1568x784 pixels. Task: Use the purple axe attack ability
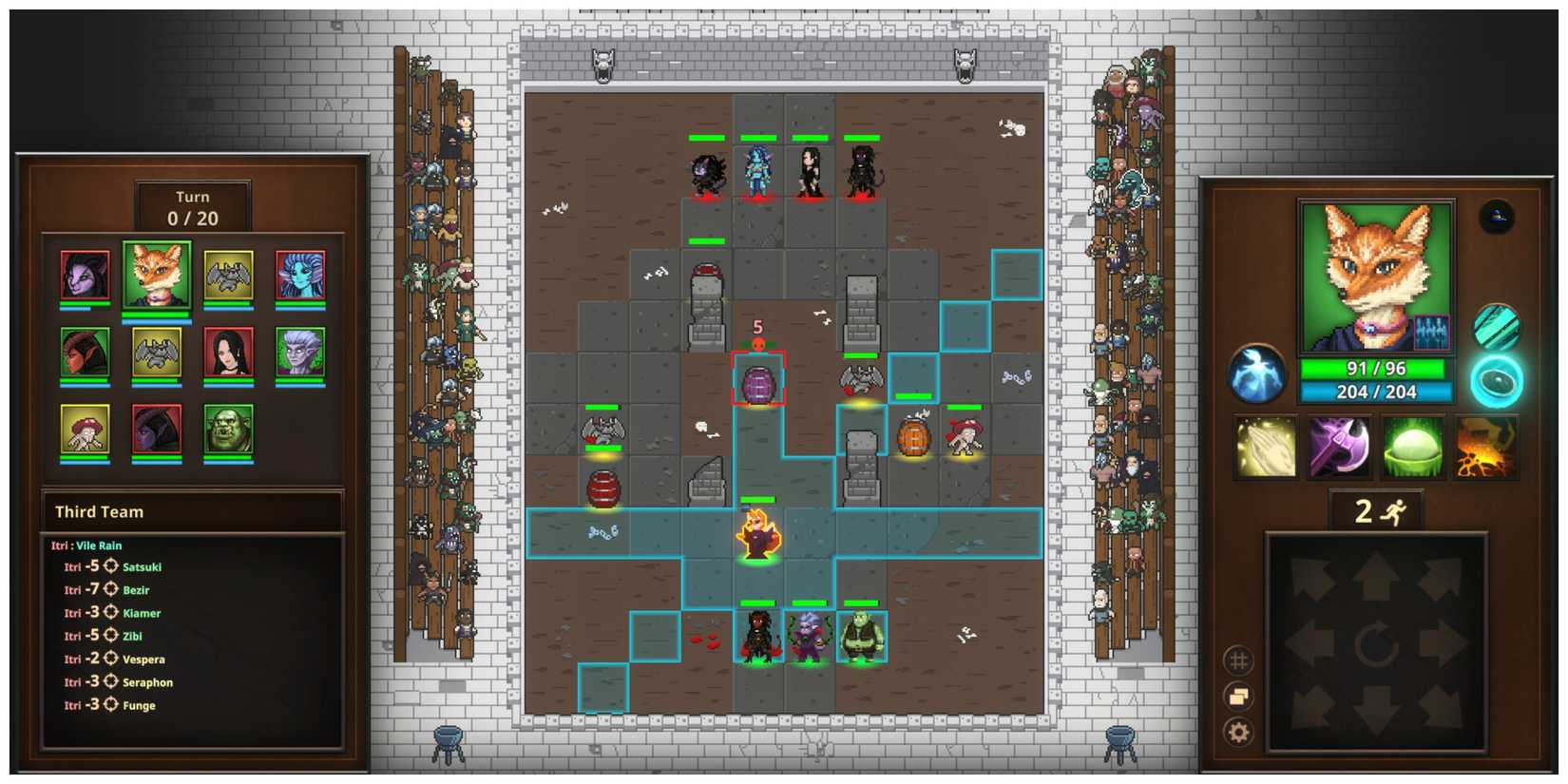[x=1338, y=447]
